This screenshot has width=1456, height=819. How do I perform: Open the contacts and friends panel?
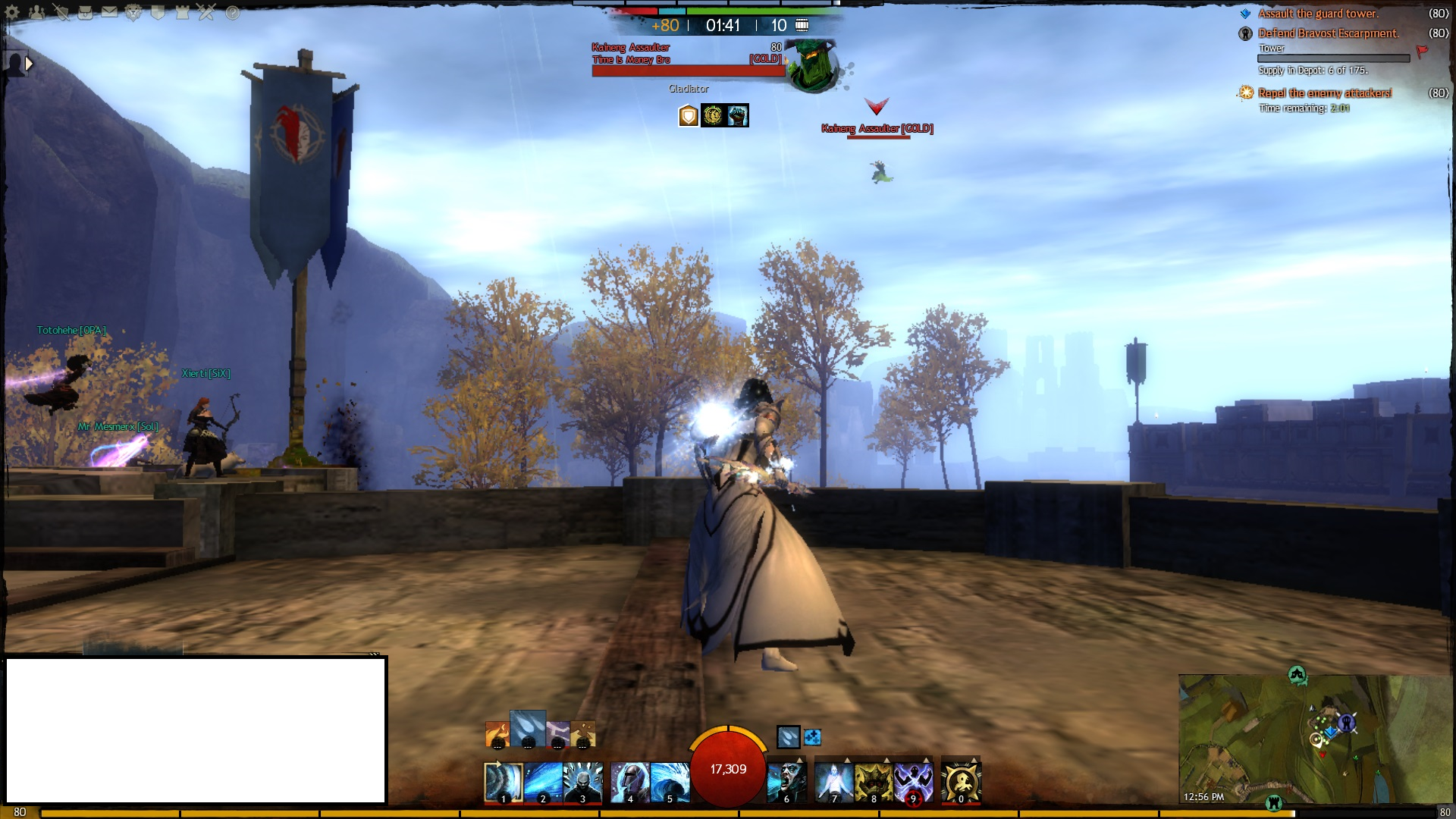coord(36,13)
